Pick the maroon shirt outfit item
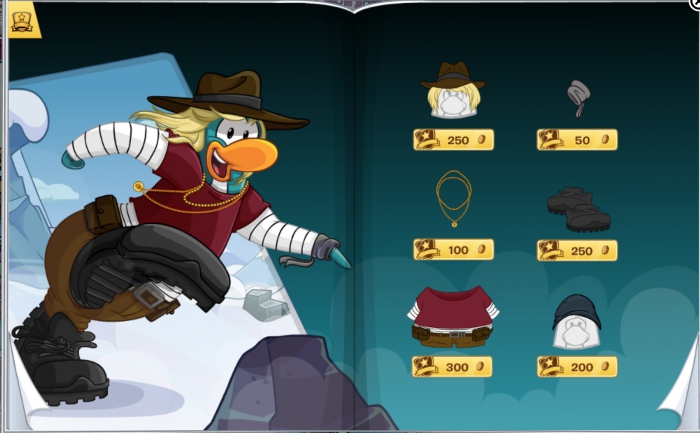Screen dimensions: 700x433 pyautogui.click(x=453, y=317)
